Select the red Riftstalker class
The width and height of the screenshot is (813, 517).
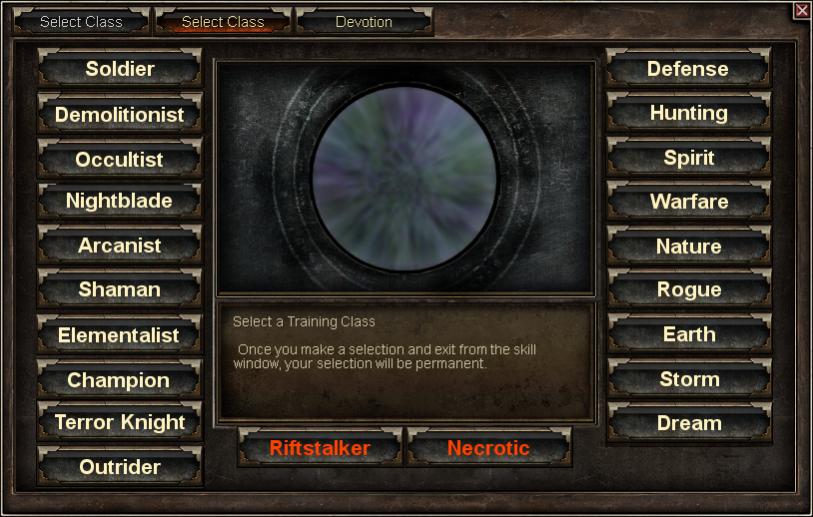(x=320, y=448)
